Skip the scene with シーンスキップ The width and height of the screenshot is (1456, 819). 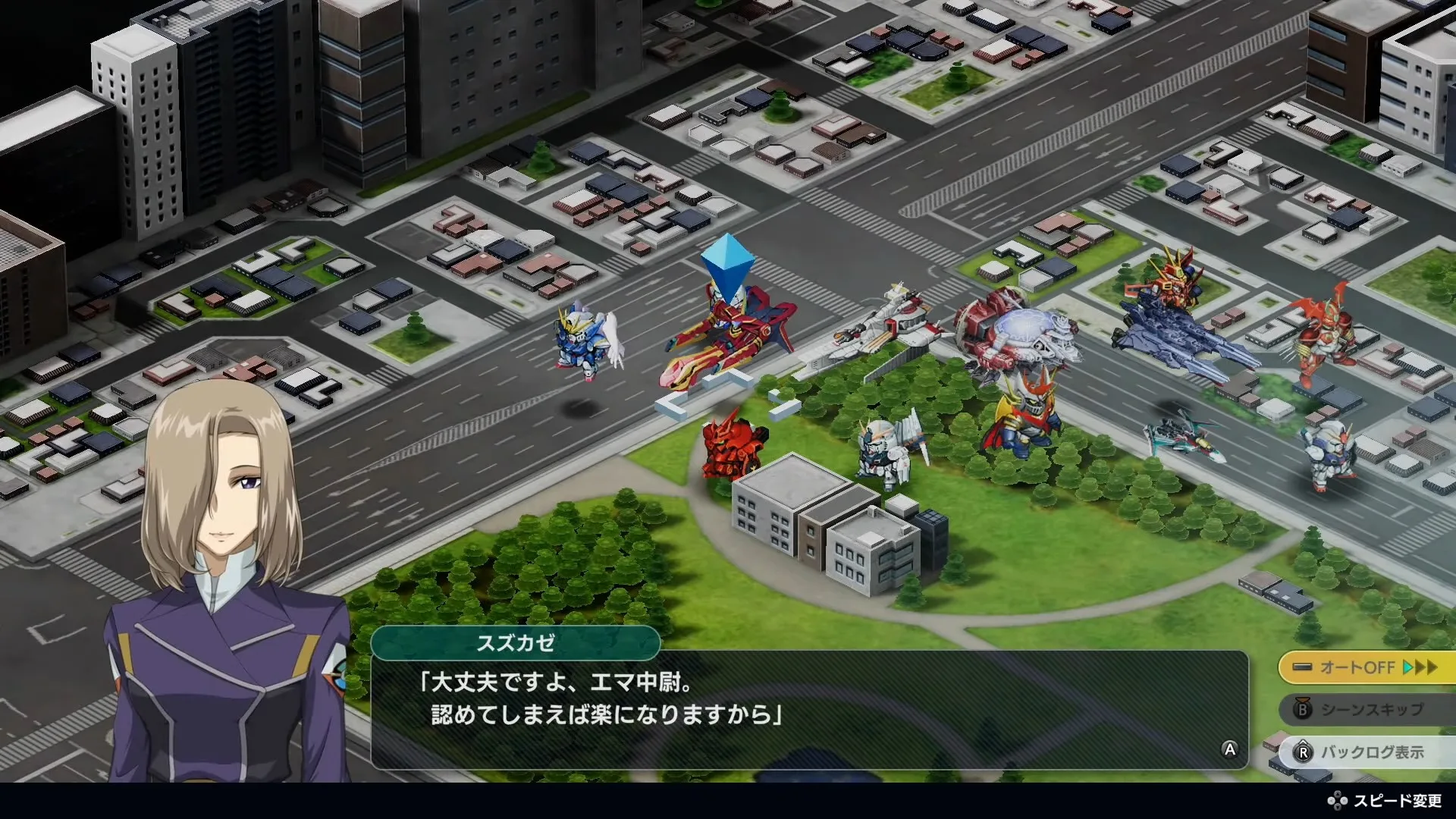click(x=1367, y=710)
